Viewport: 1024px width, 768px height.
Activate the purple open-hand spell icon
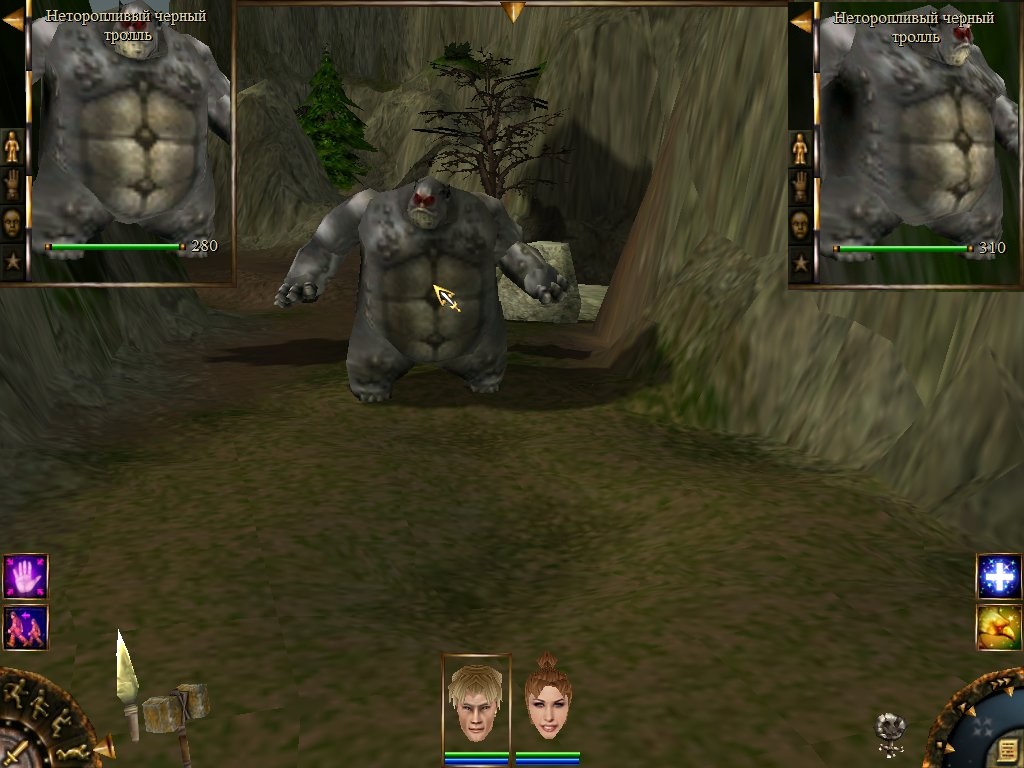[25, 576]
